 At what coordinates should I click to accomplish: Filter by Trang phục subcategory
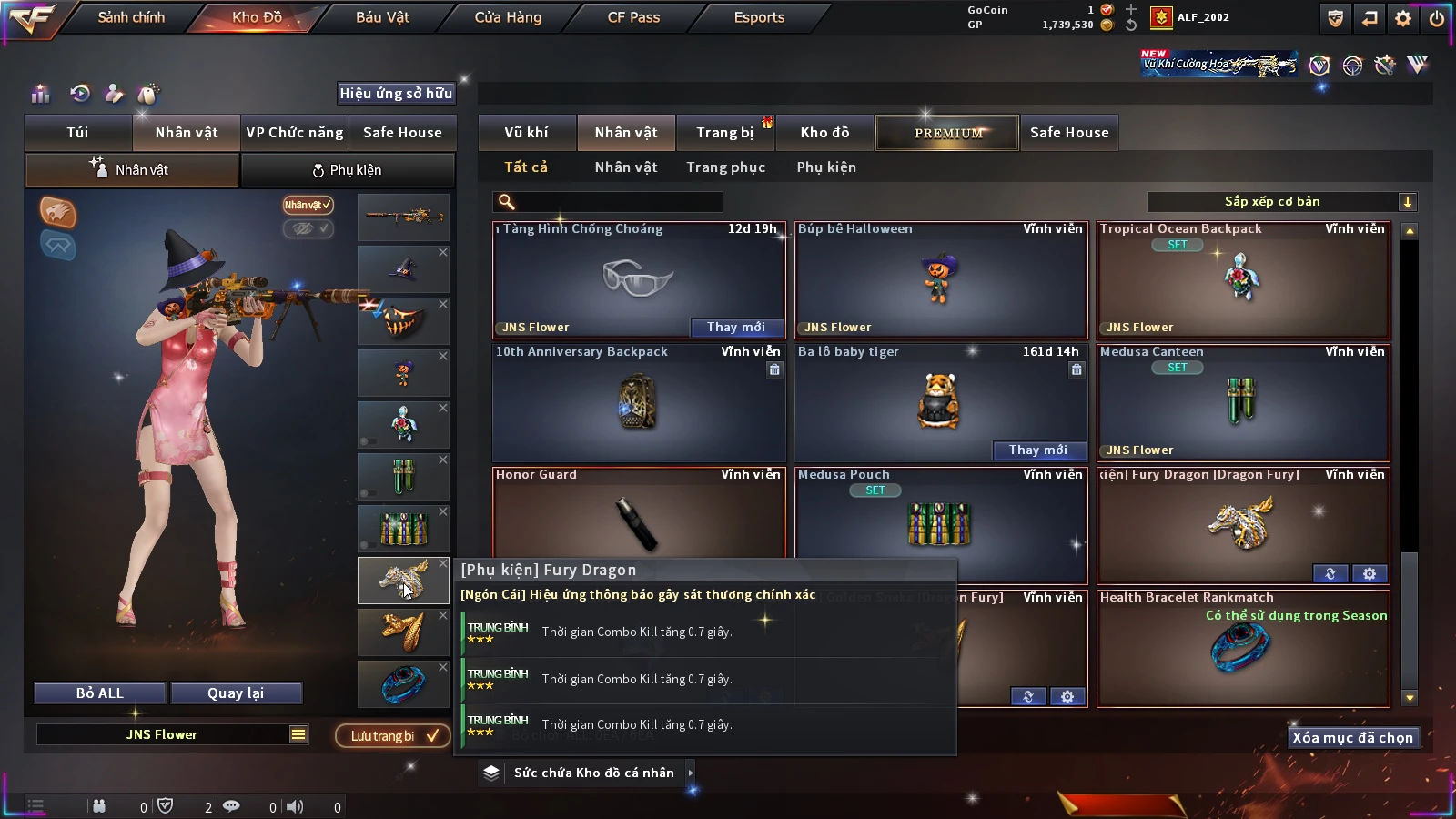click(725, 167)
